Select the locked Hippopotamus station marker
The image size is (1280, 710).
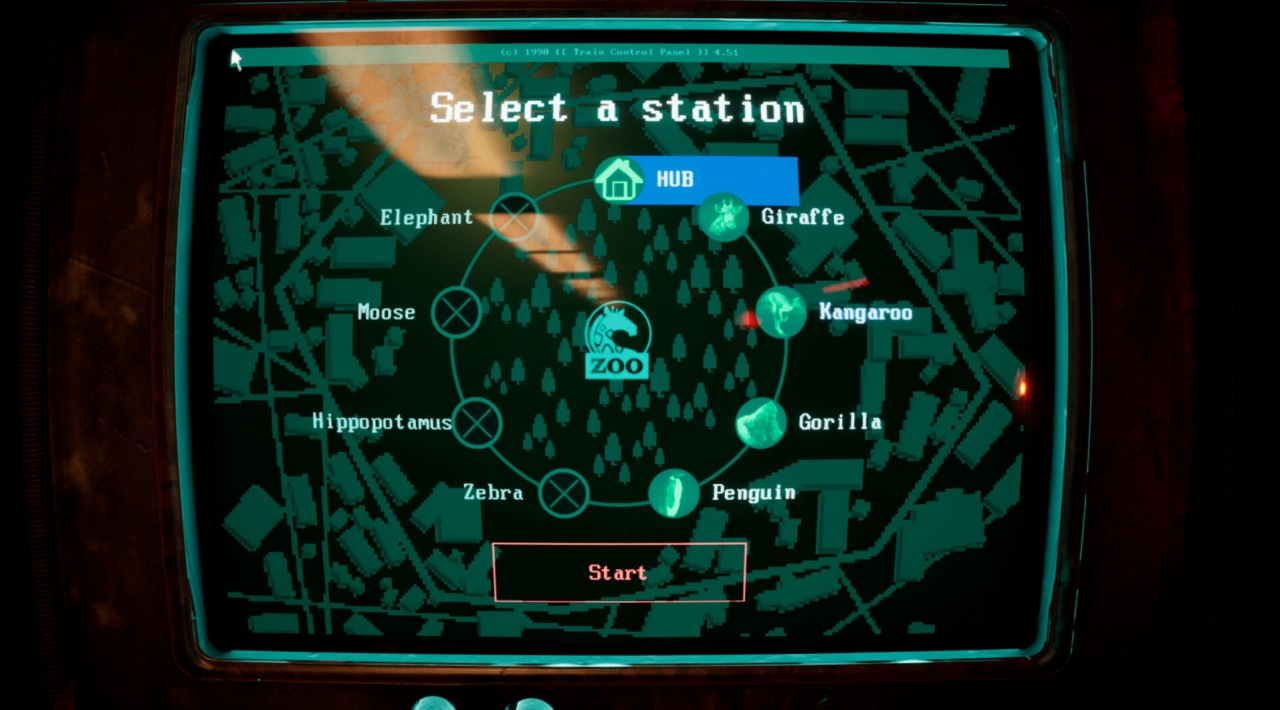(477, 422)
